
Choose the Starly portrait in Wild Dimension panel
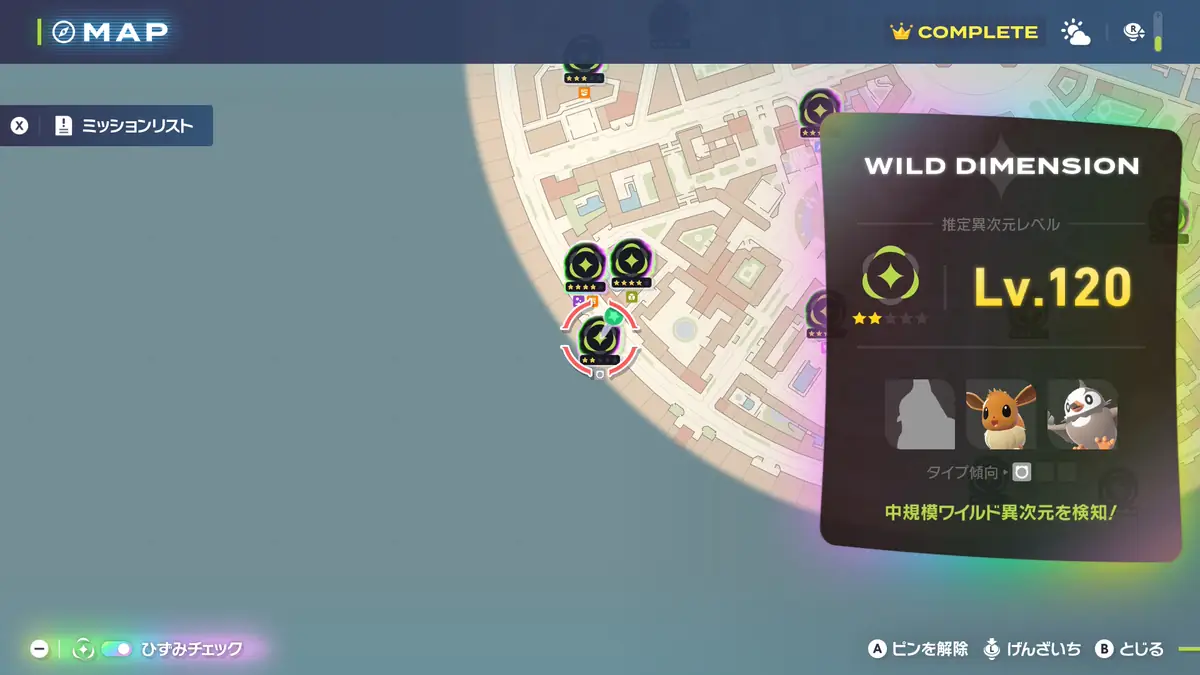click(1082, 414)
